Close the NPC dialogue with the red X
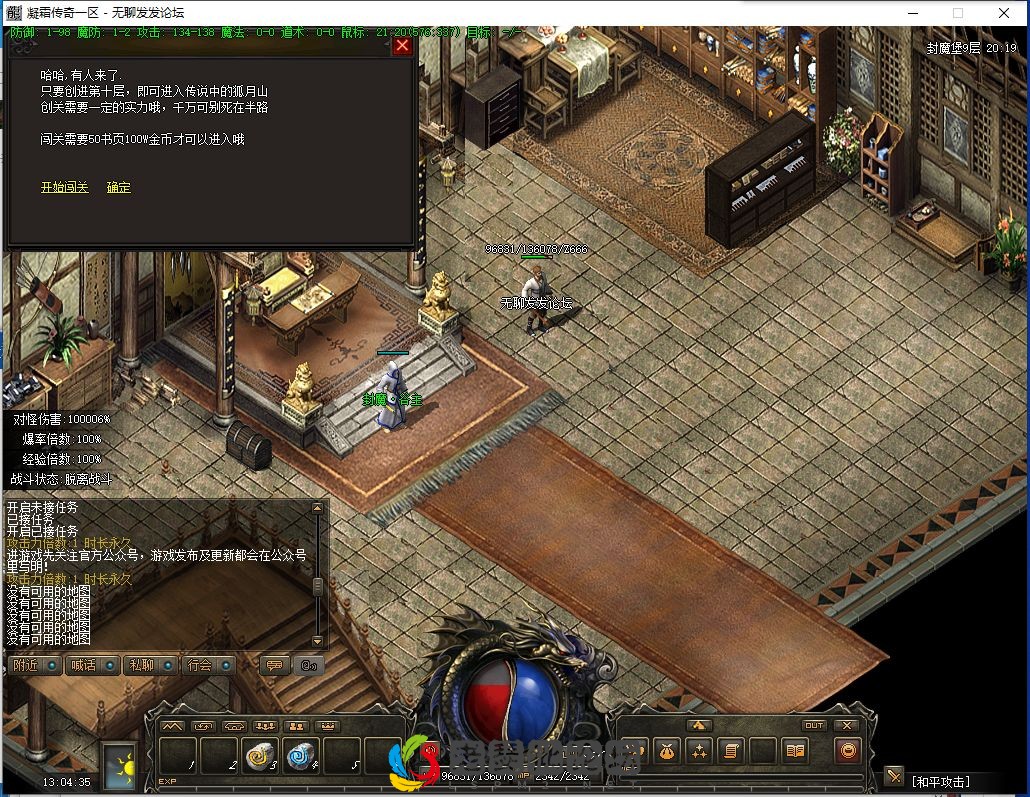The height and width of the screenshot is (797, 1030). pos(402,46)
